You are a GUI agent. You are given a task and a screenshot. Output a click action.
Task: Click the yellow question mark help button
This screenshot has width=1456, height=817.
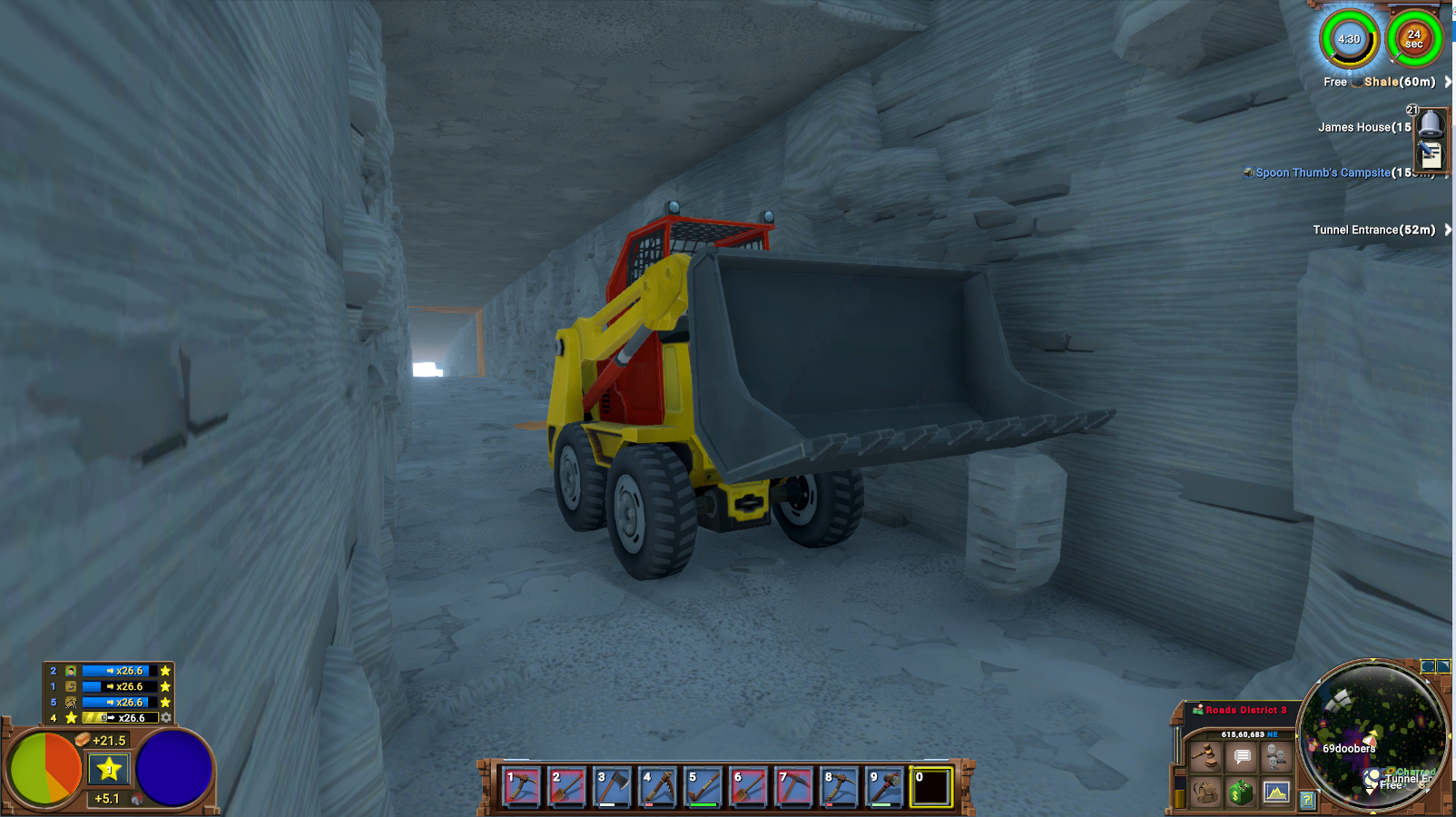(x=1306, y=800)
